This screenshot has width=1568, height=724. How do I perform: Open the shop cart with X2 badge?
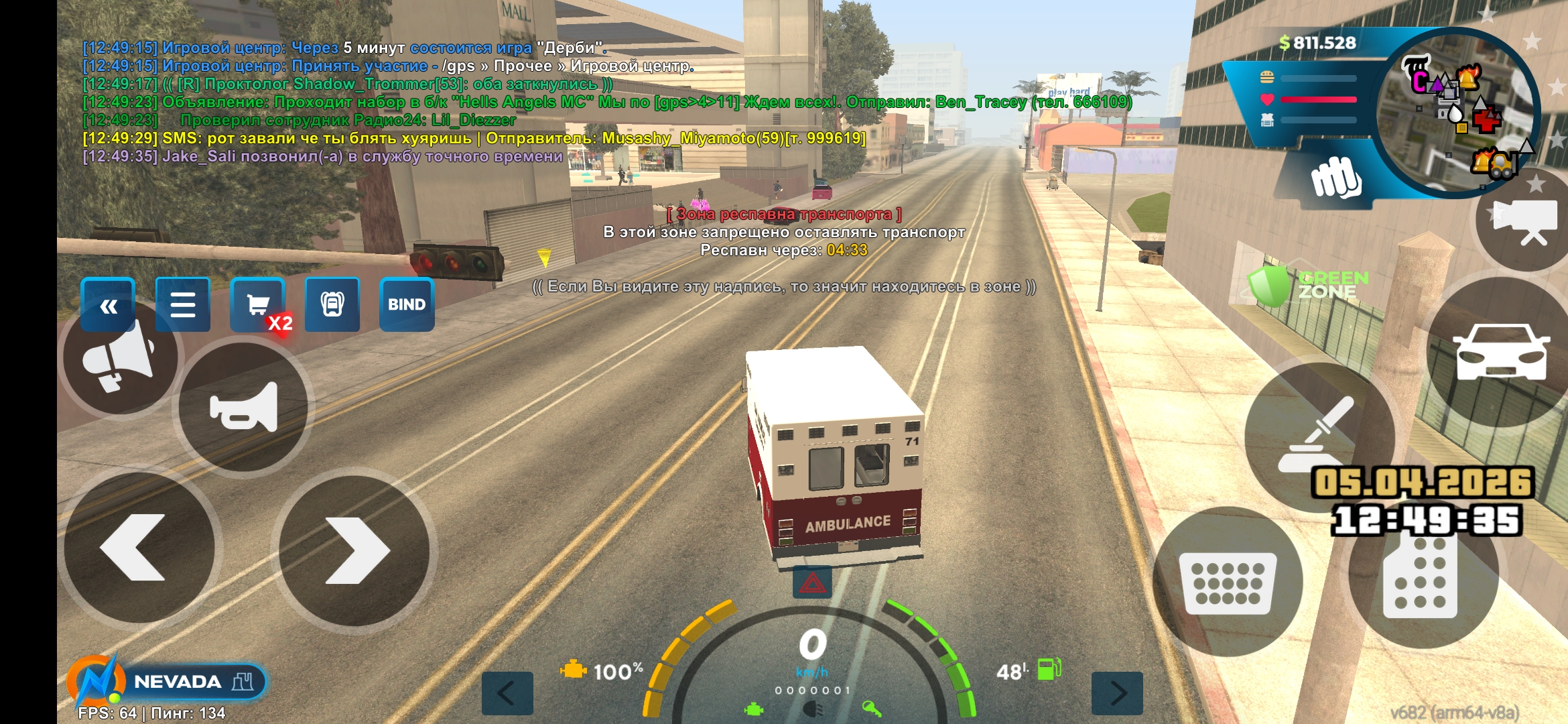[258, 306]
